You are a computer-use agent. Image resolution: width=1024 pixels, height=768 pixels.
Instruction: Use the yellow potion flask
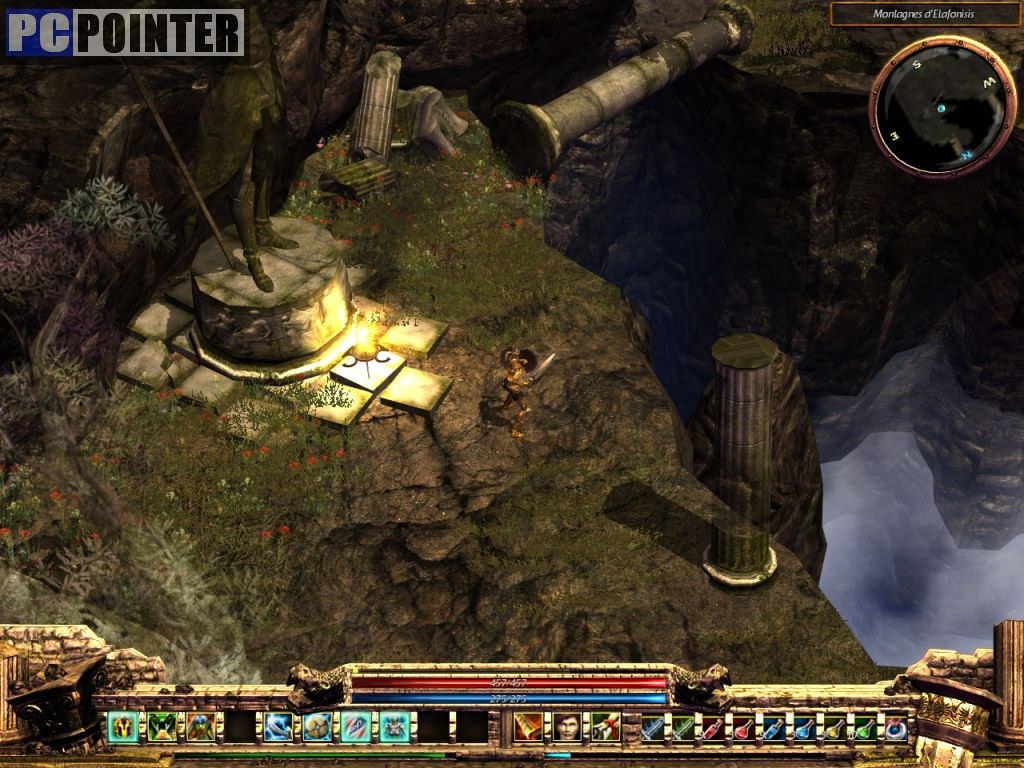click(835, 727)
